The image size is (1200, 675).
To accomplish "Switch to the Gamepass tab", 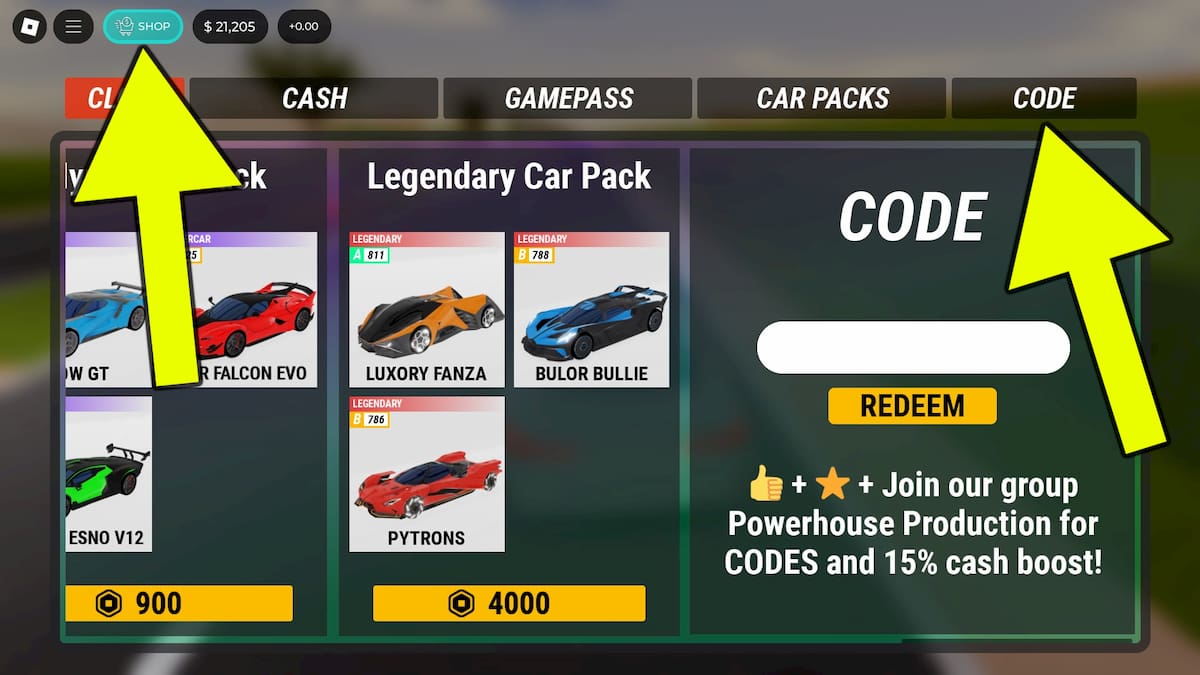I will tap(568, 99).
